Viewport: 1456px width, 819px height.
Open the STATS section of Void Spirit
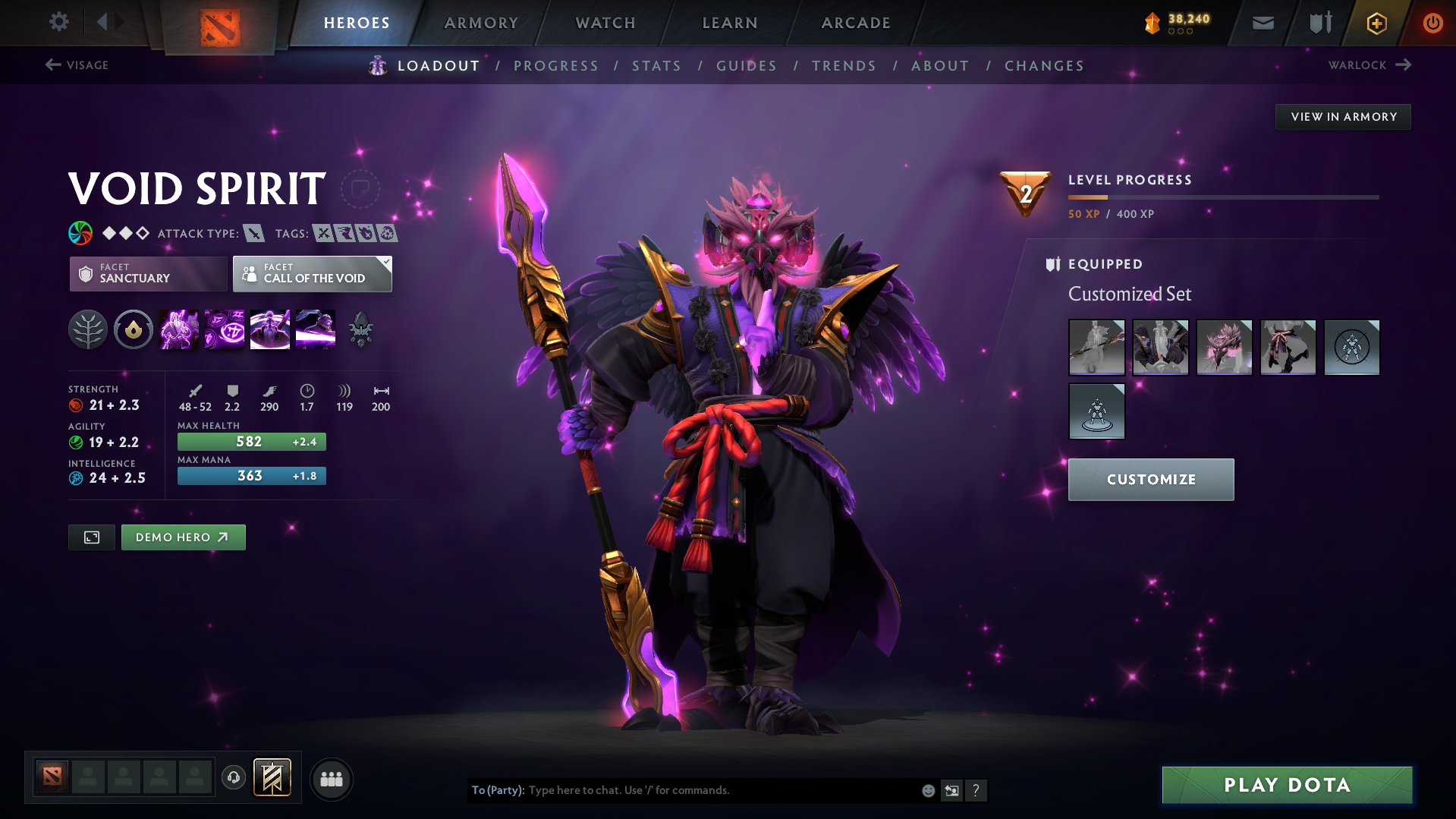pyautogui.click(x=656, y=66)
